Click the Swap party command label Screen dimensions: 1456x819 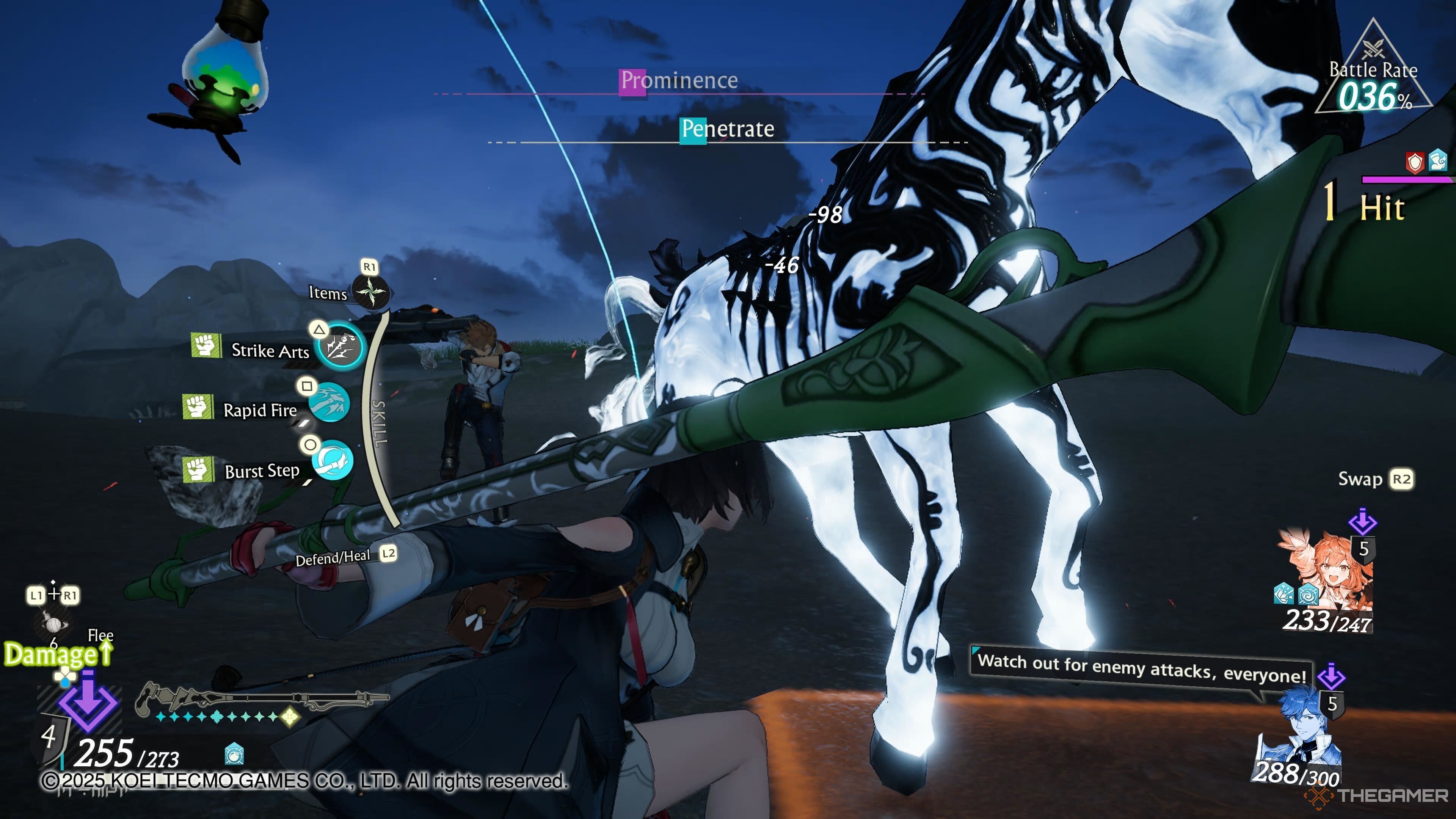(1360, 479)
